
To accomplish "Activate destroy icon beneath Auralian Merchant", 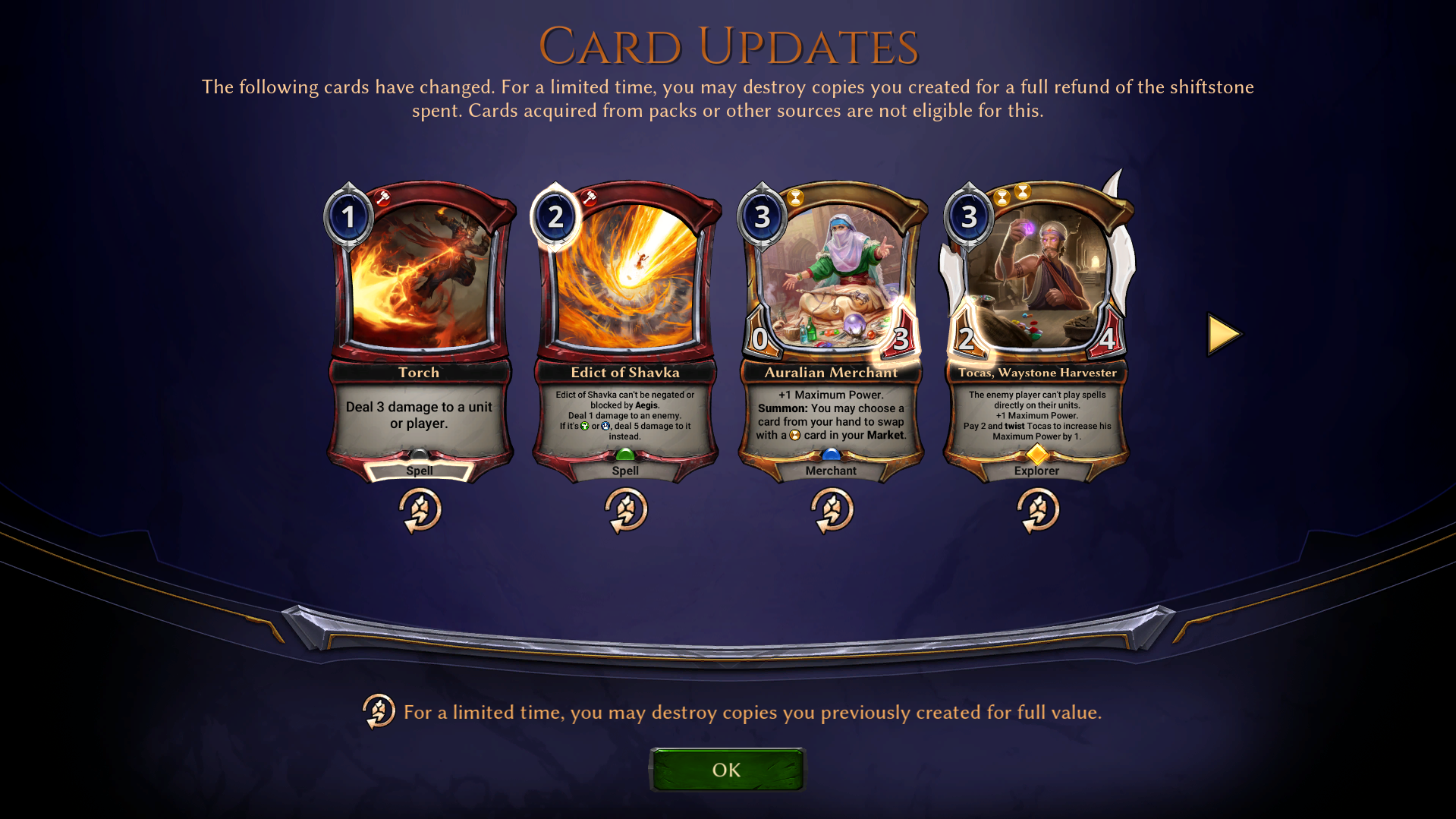I will pyautogui.click(x=832, y=509).
